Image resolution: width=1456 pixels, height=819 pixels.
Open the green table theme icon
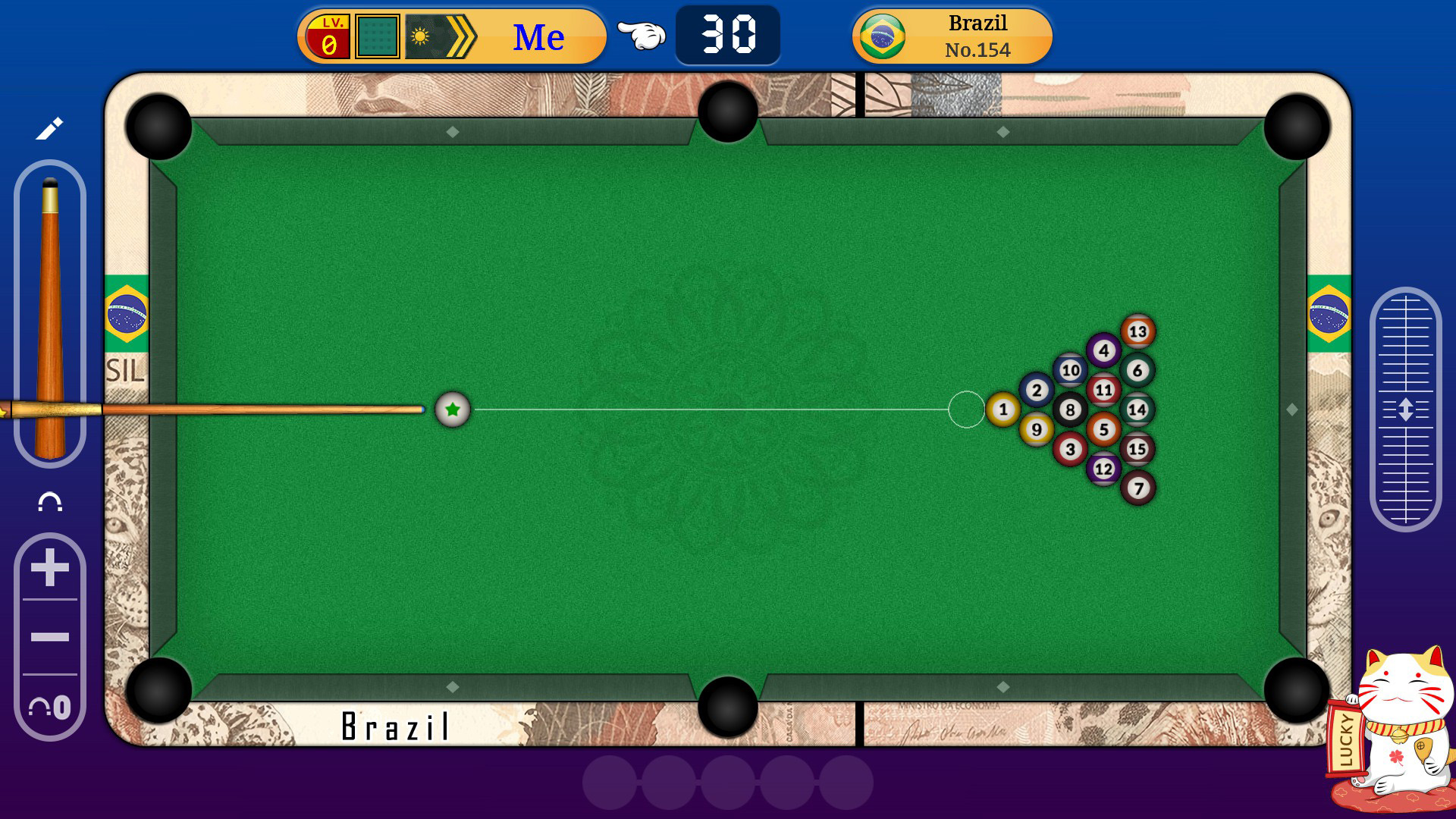tap(378, 35)
